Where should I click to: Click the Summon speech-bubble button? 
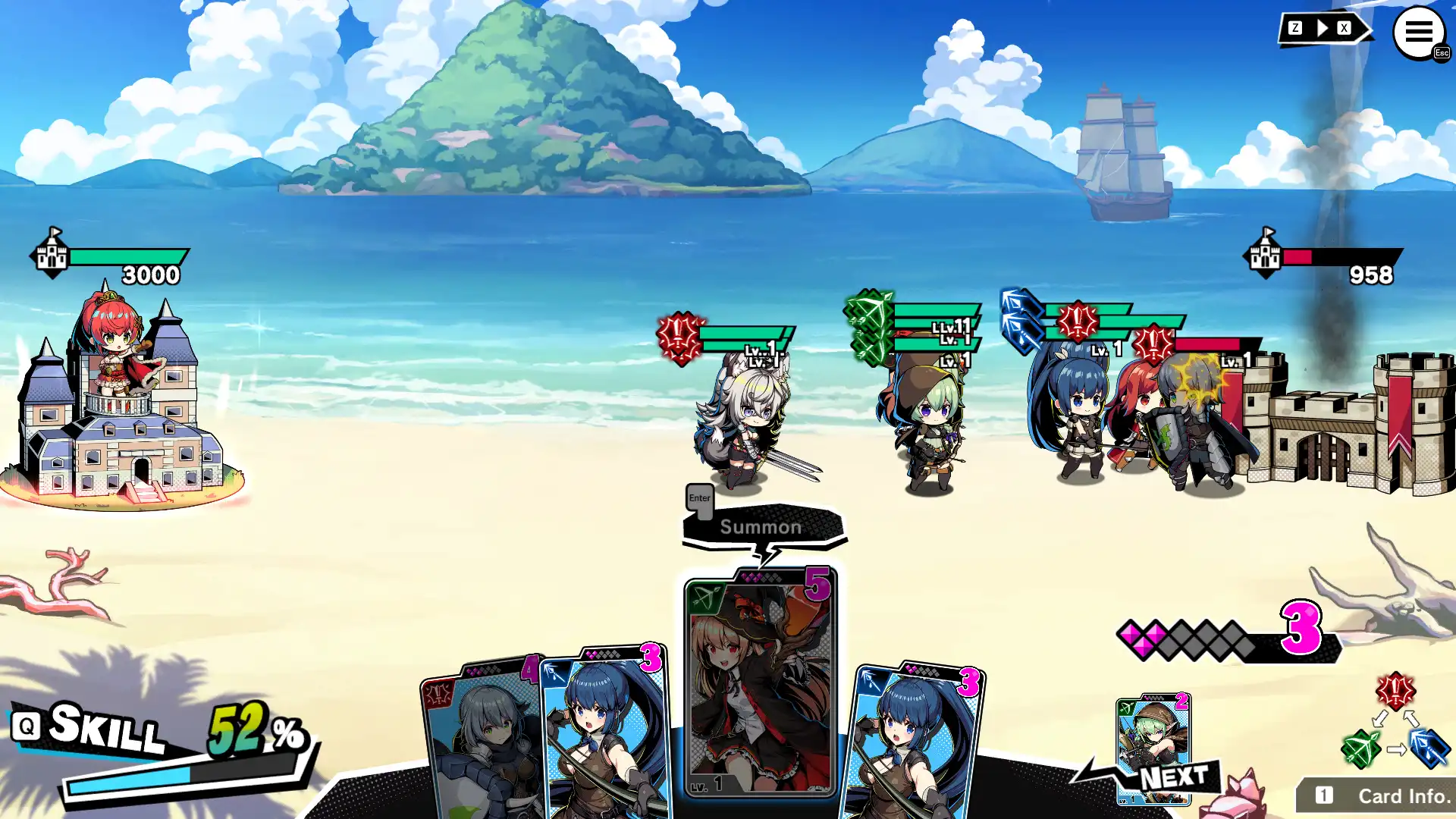761,527
